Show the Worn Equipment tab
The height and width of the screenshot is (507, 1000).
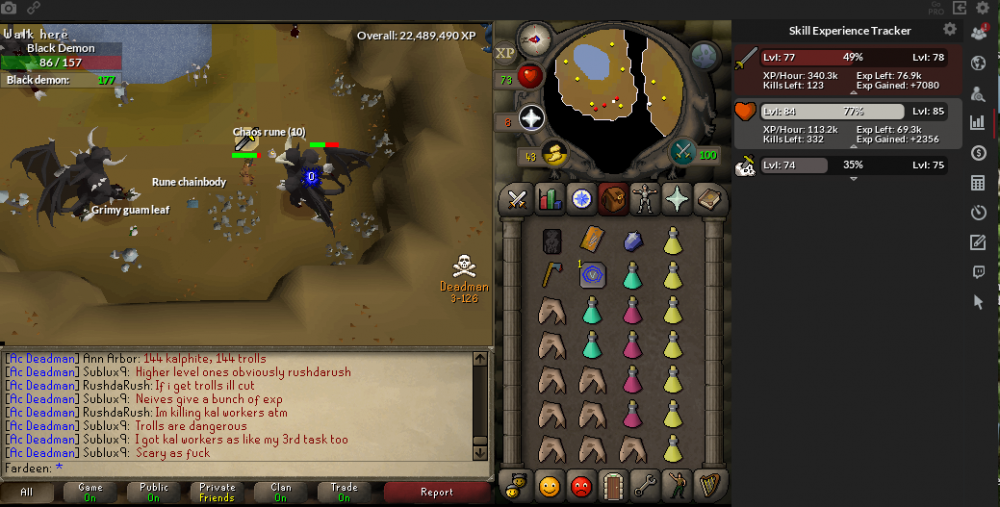tap(645, 199)
